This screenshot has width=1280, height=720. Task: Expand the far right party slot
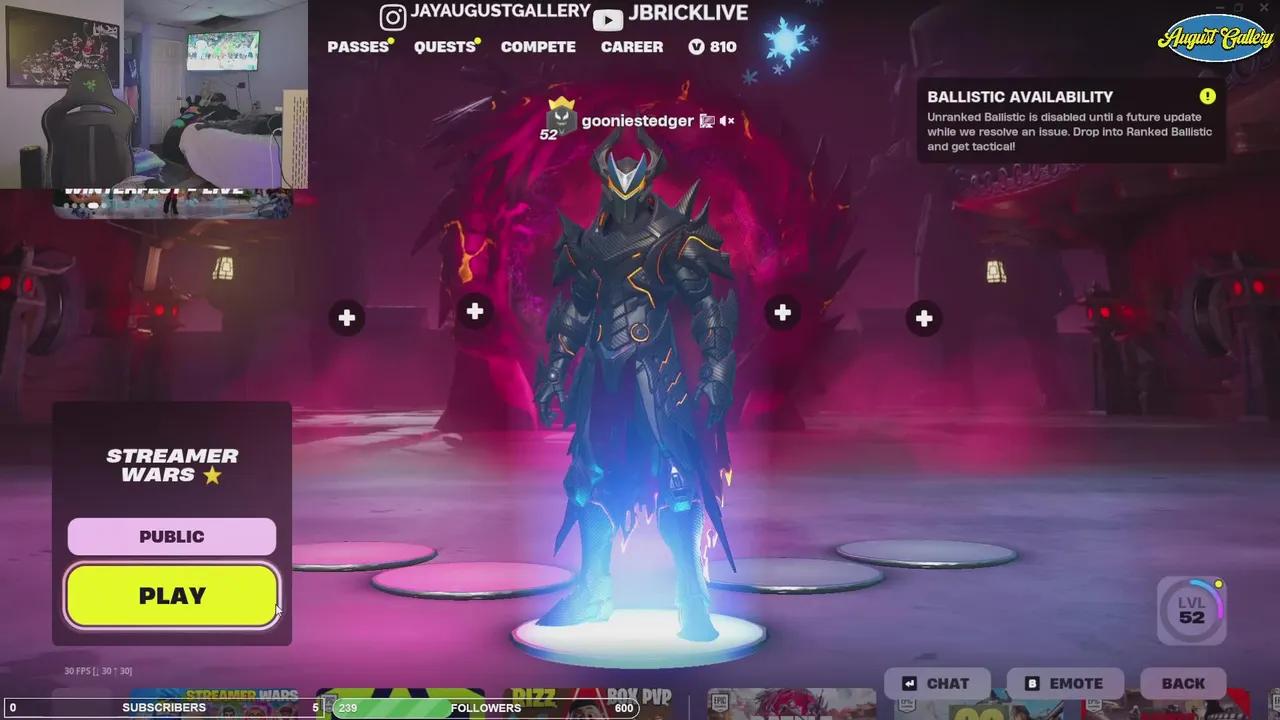923,318
